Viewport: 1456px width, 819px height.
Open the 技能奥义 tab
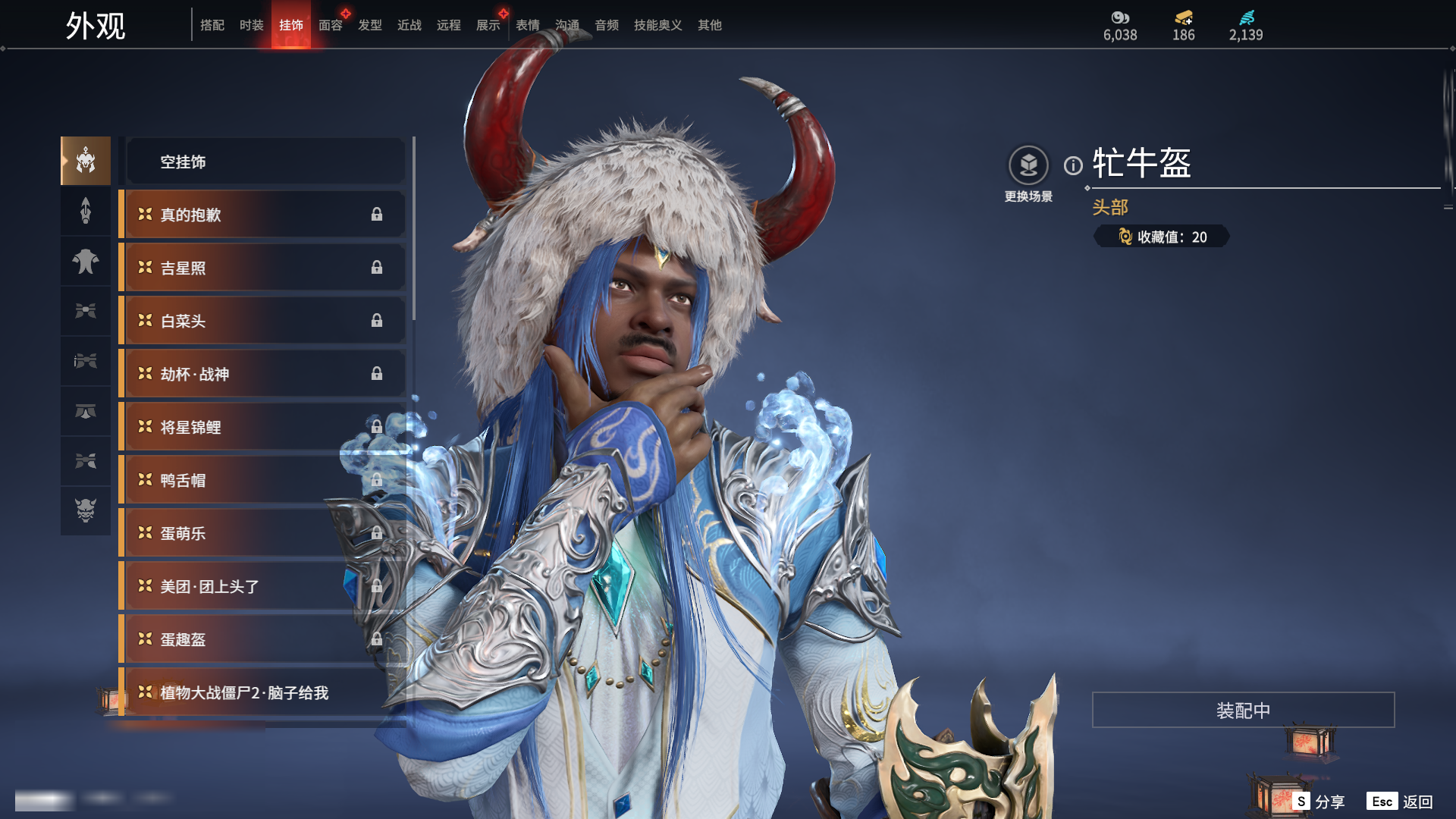pos(657,25)
